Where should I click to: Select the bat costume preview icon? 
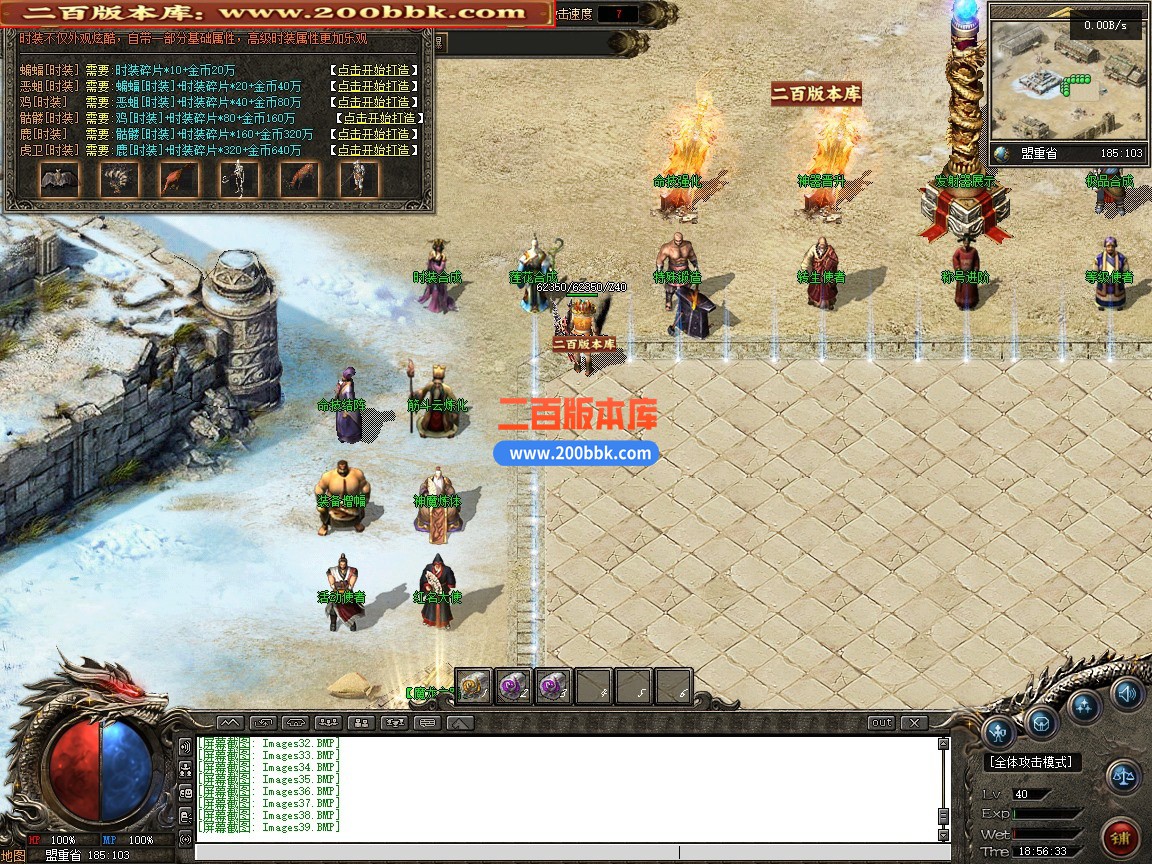pos(59,179)
